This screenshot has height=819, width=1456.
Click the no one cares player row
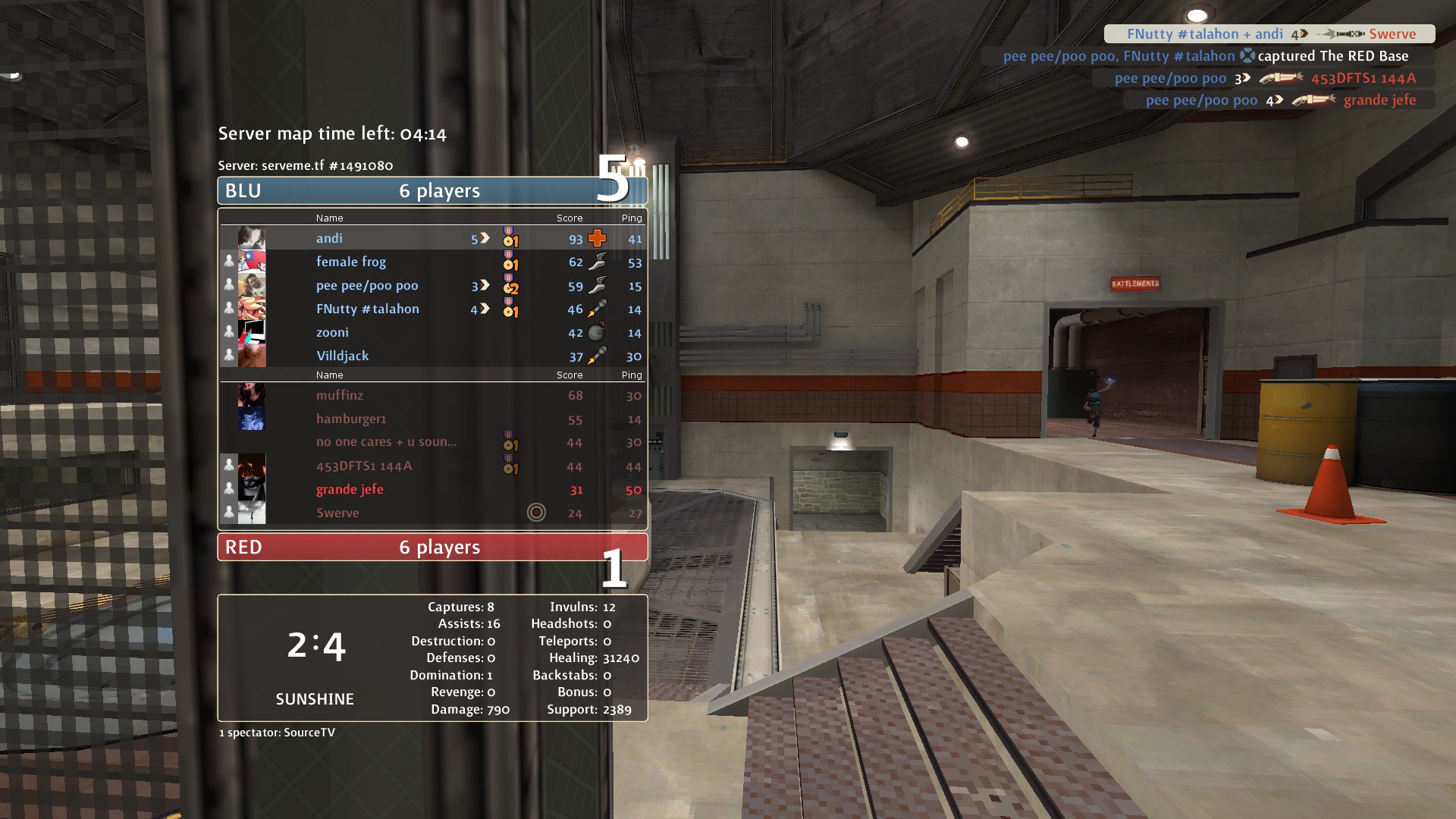[386, 442]
